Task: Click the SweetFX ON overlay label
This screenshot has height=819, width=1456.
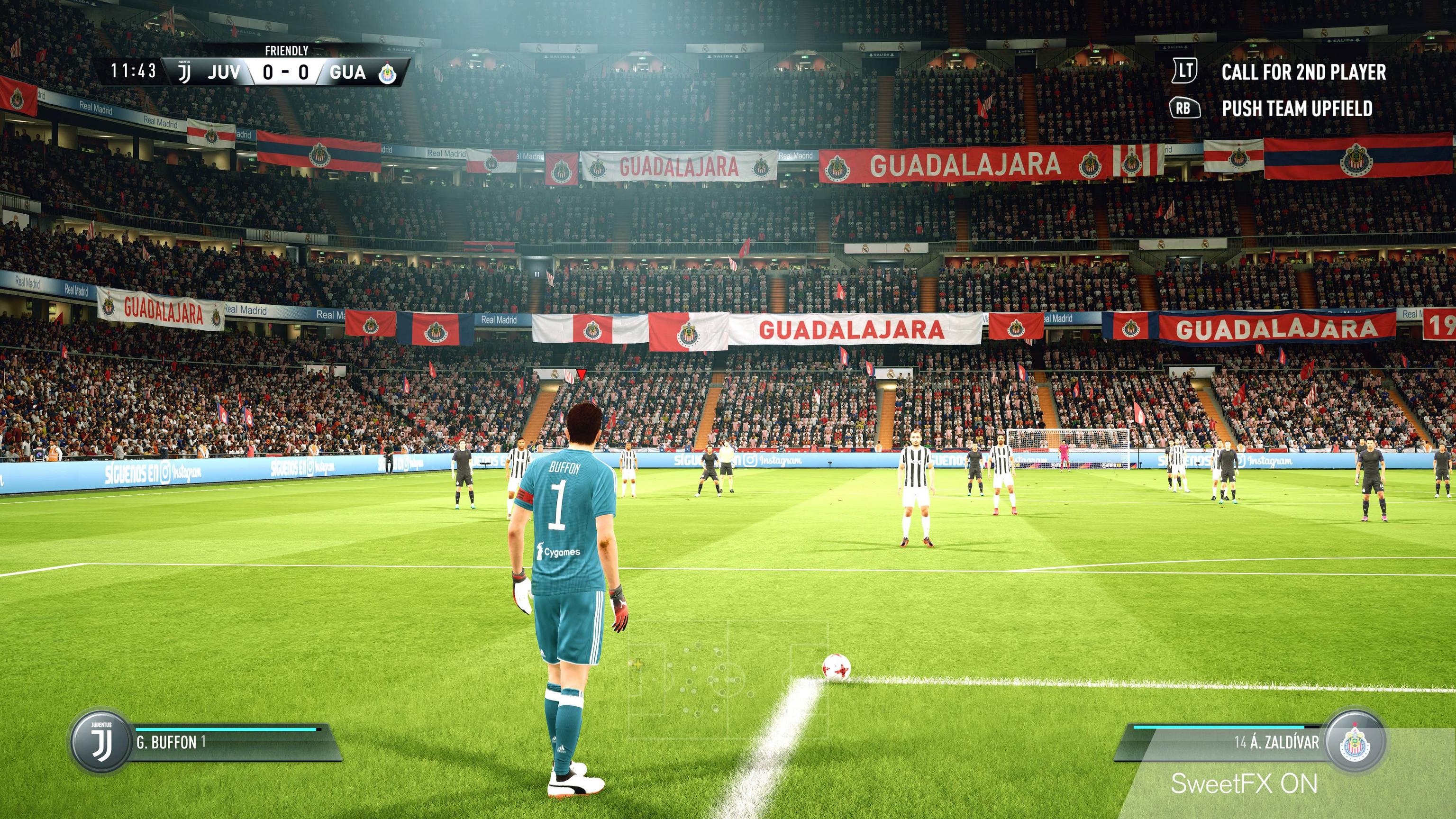Action: 1244,784
